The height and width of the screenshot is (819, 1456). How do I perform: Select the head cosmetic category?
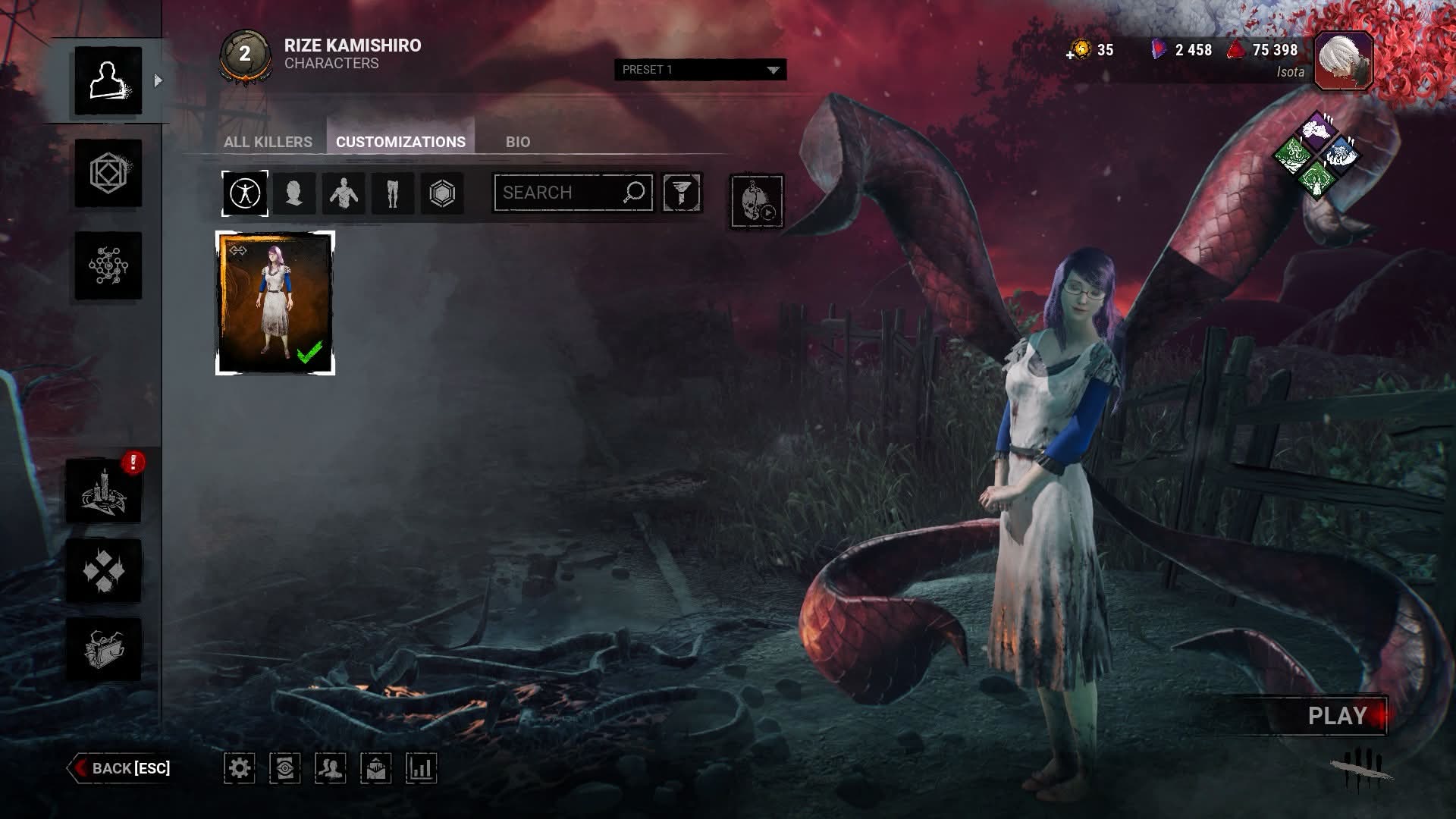click(x=294, y=193)
